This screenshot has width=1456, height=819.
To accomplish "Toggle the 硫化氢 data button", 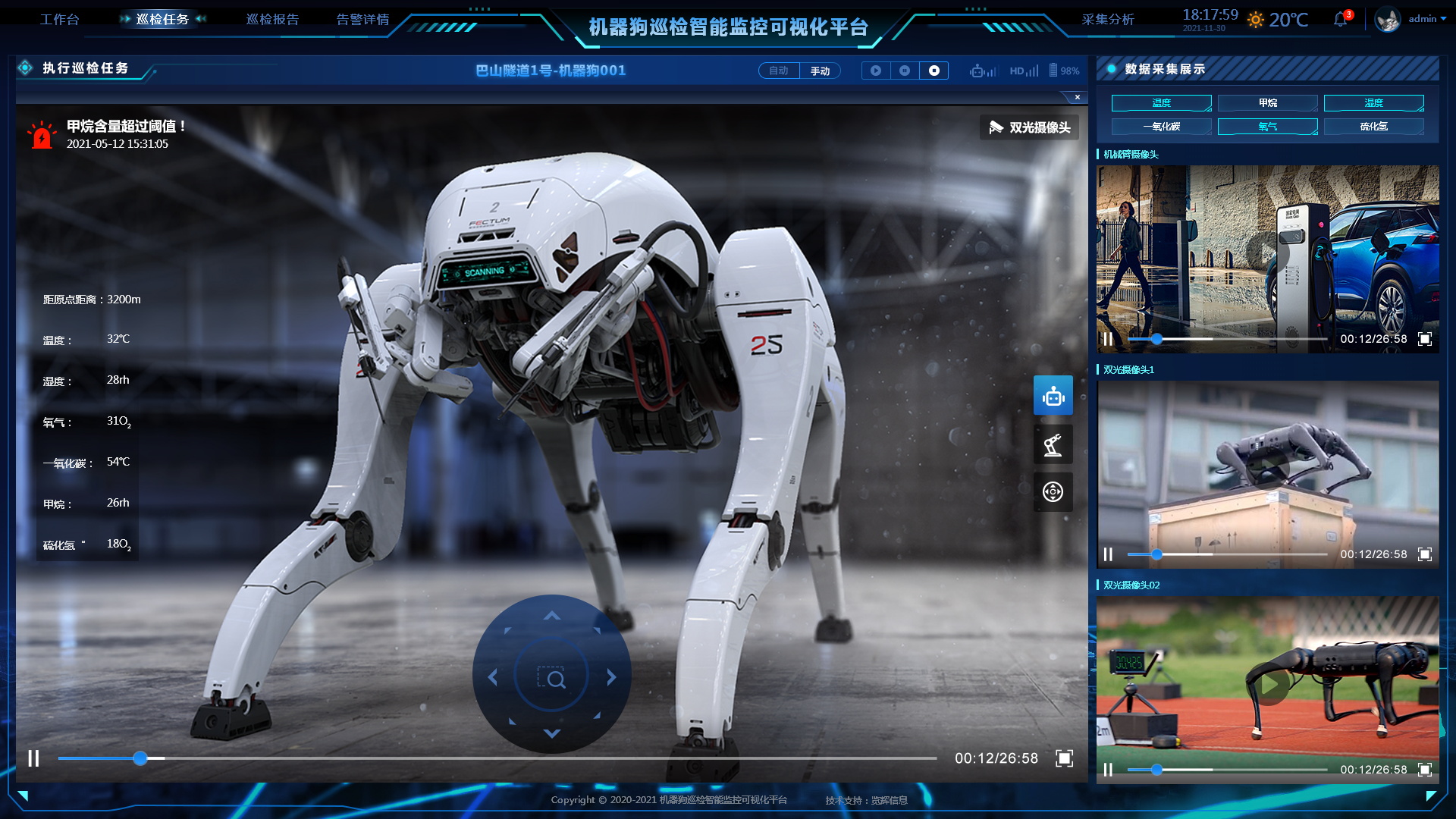I will [1373, 127].
